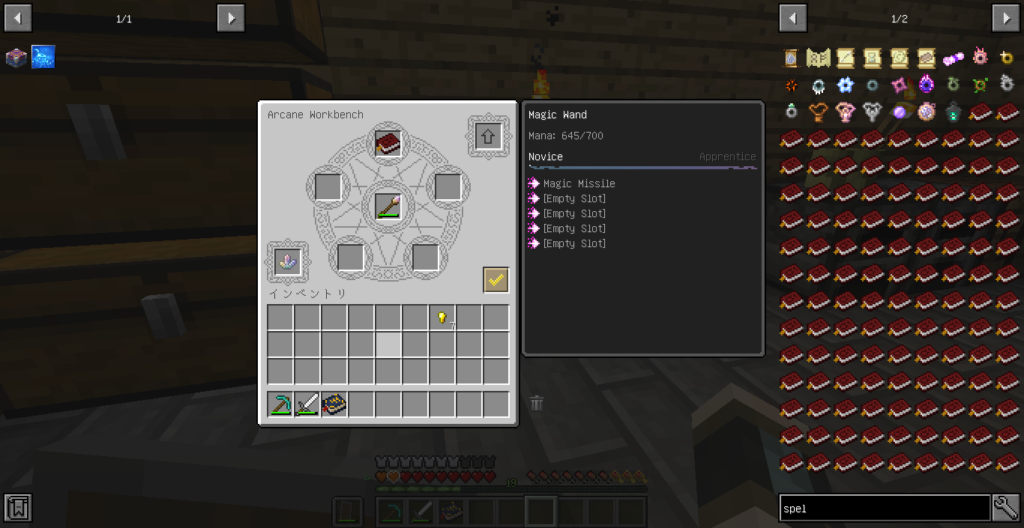Click the yellow checkmark apply button

tap(495, 280)
